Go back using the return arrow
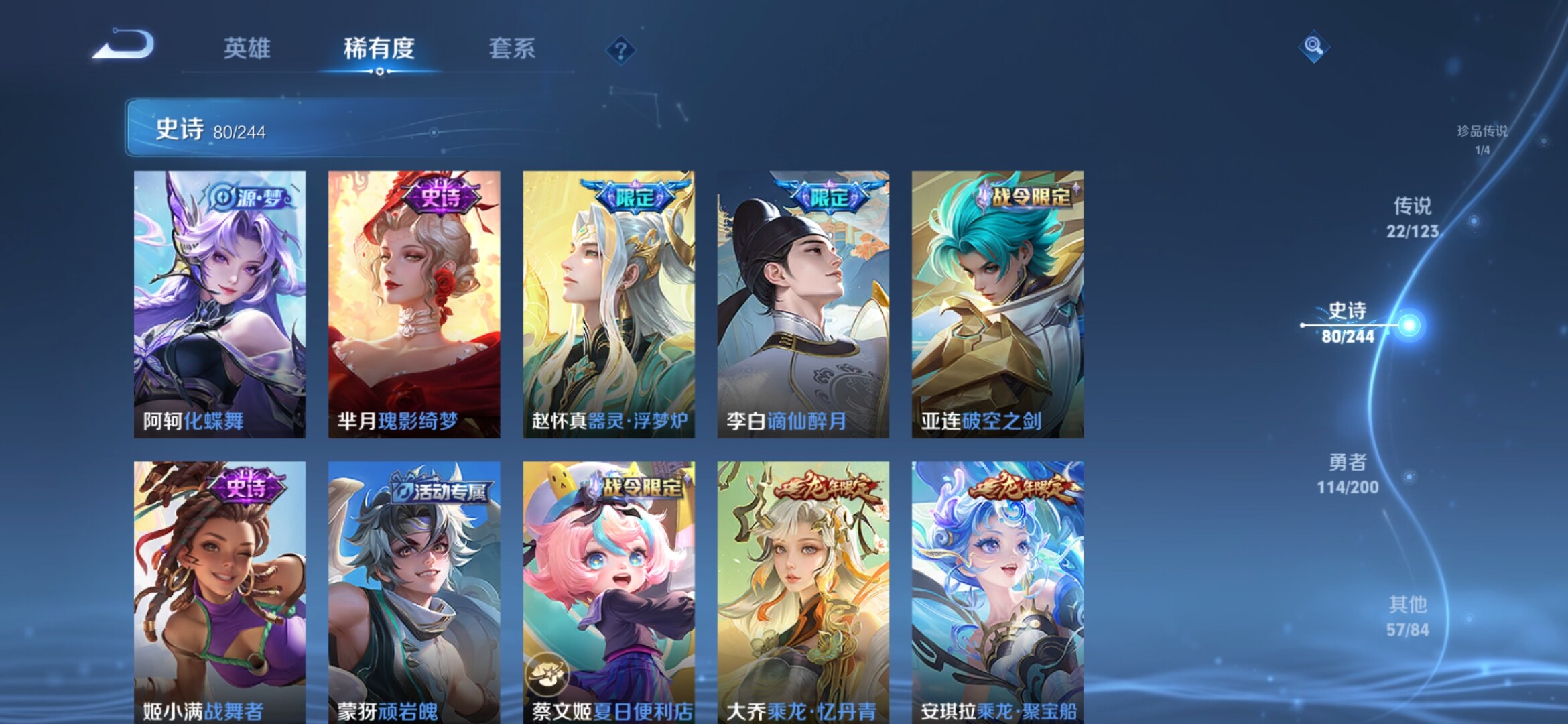1568x724 pixels. point(124,46)
